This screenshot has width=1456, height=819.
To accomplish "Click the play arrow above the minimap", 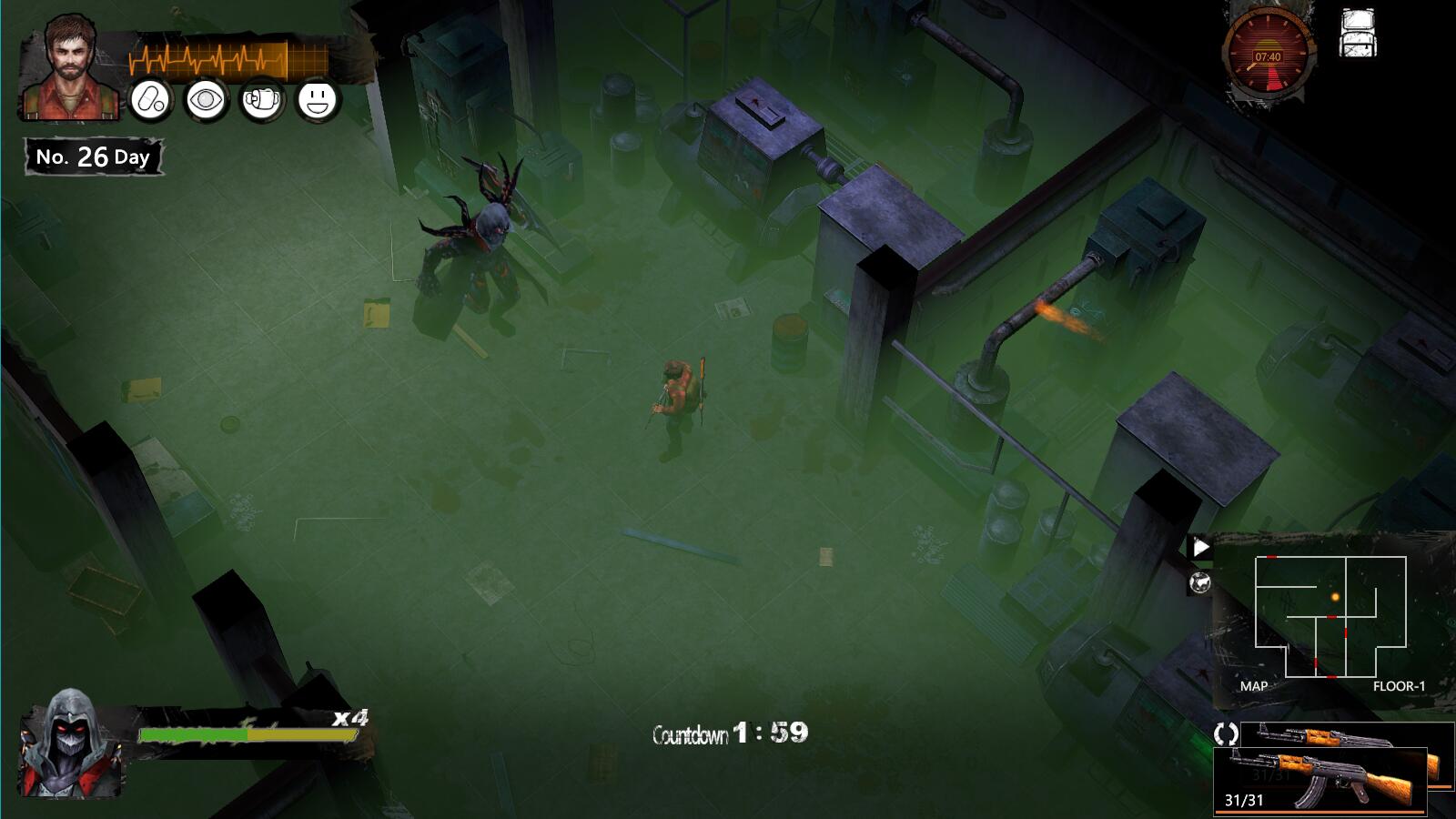I will [1200, 547].
